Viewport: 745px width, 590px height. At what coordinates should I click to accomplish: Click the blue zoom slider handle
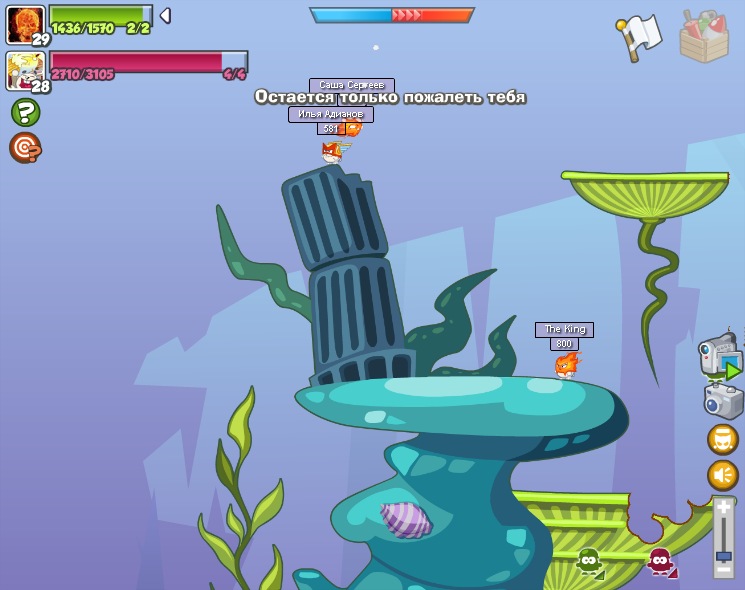pyautogui.click(x=724, y=555)
